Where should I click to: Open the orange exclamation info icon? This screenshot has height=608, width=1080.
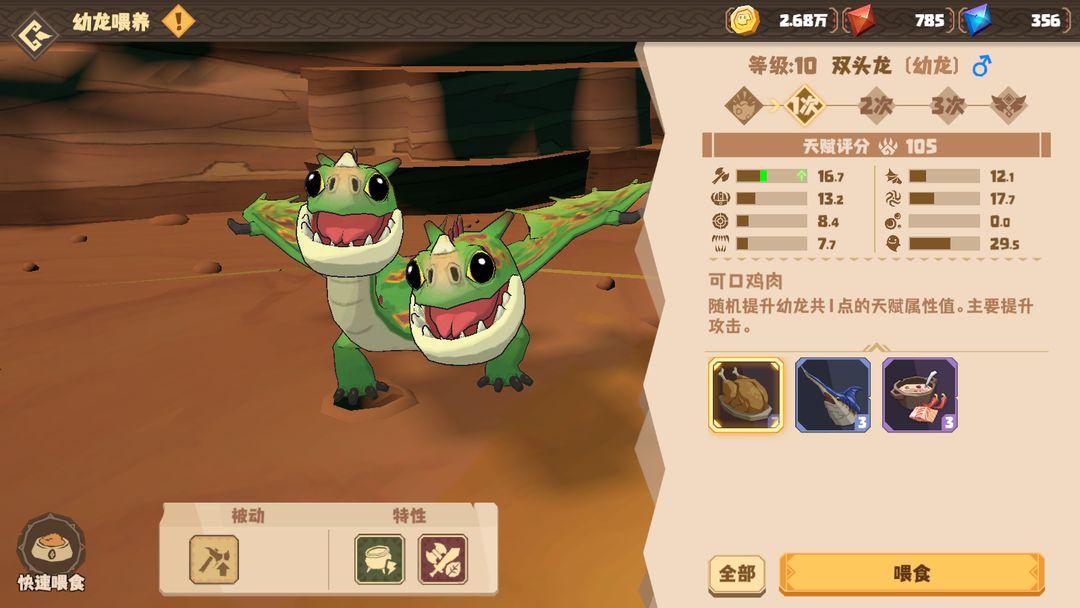178,21
